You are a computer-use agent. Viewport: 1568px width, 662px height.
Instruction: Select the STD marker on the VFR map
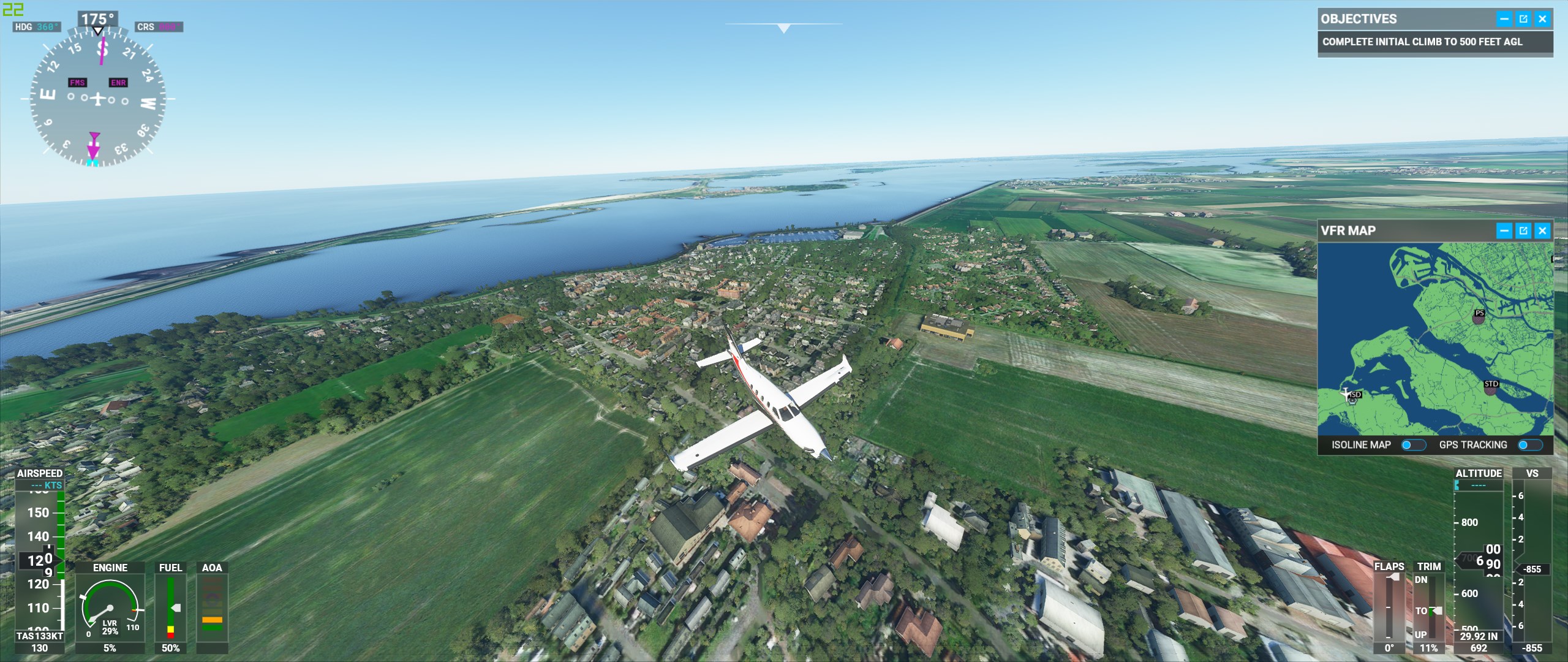(1491, 387)
